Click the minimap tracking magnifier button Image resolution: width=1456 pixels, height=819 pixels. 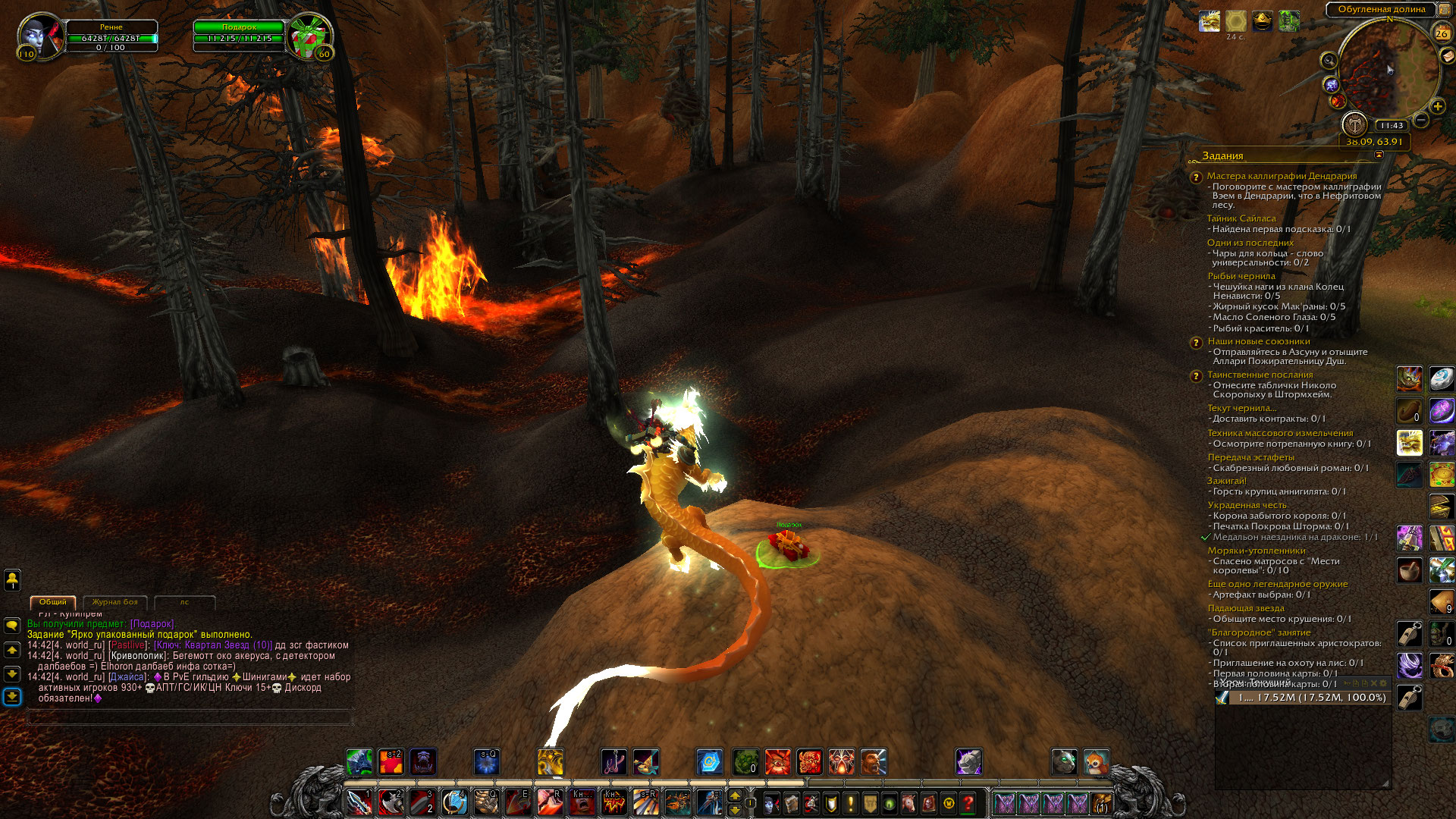[x=1329, y=61]
